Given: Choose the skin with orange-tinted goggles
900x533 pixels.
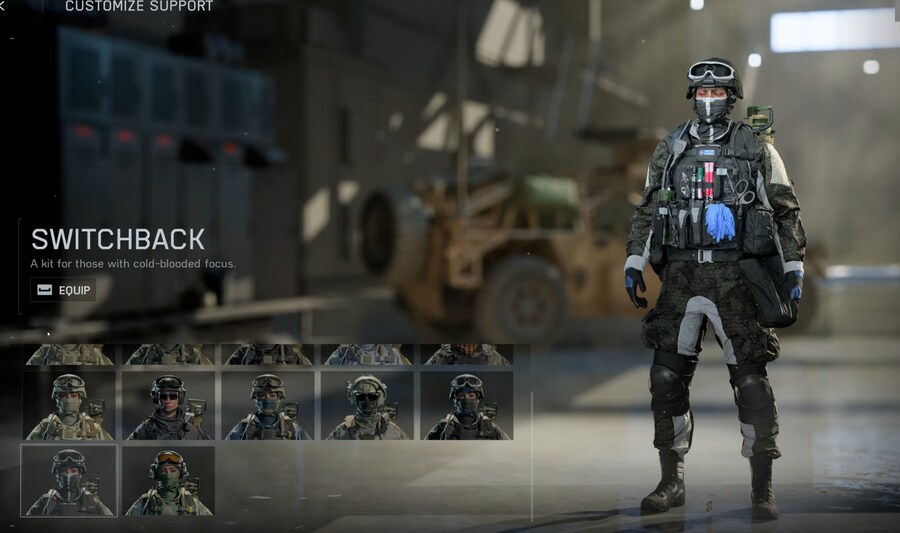Looking at the screenshot, I should [168, 481].
